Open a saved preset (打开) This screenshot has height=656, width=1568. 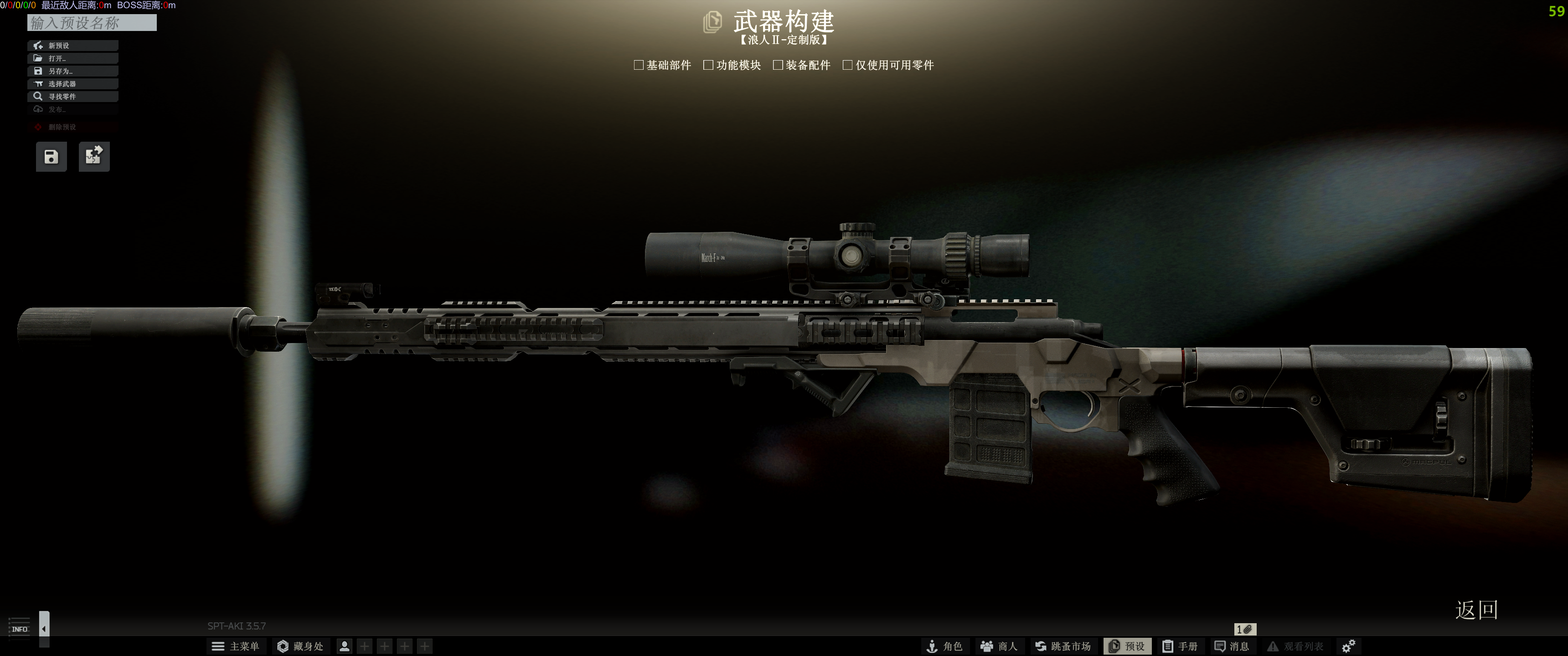tap(72, 58)
